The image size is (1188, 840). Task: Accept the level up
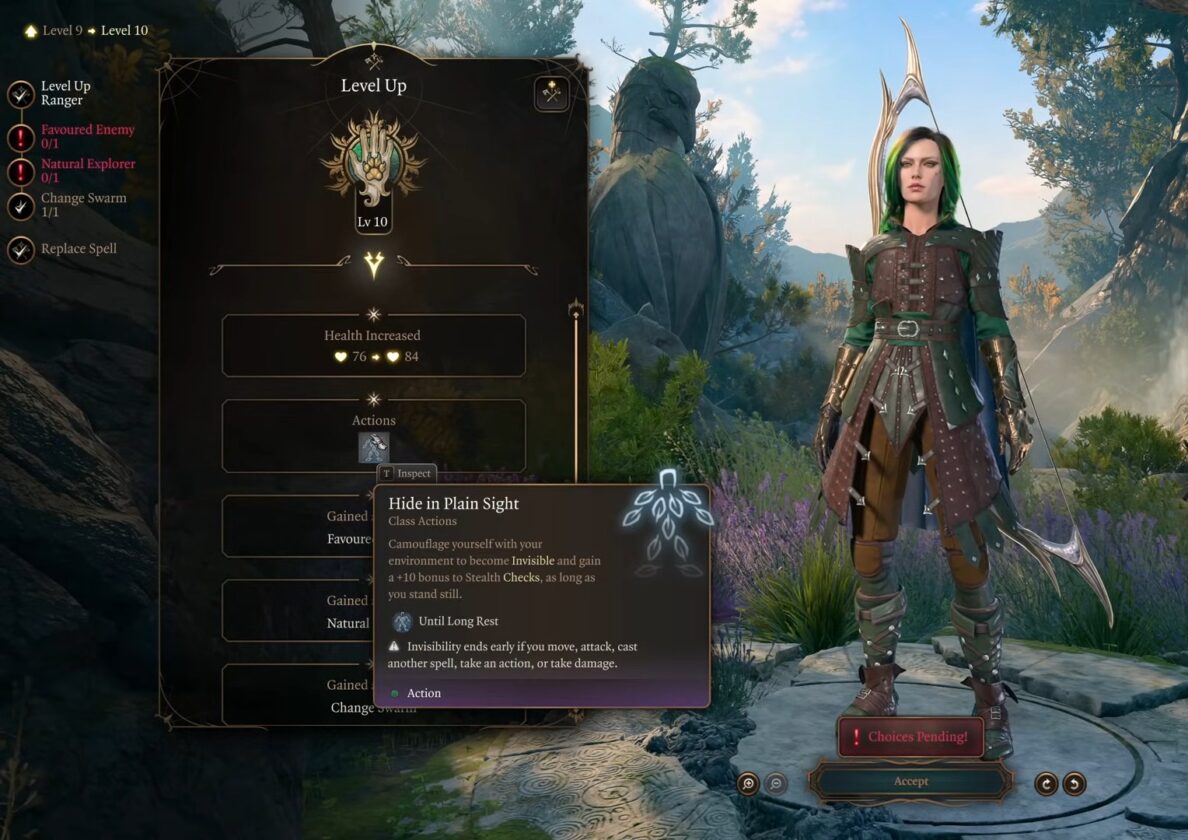tap(910, 781)
